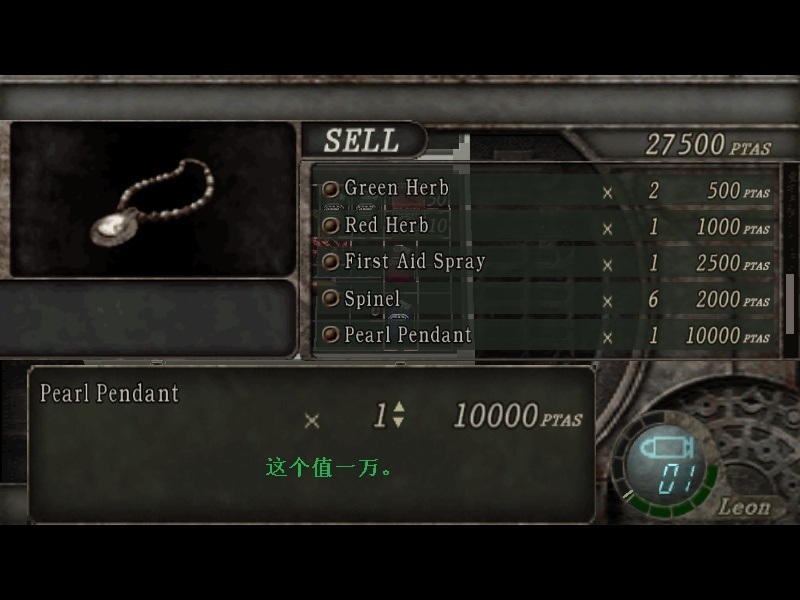Select First Aid Spray to sell

tap(415, 262)
